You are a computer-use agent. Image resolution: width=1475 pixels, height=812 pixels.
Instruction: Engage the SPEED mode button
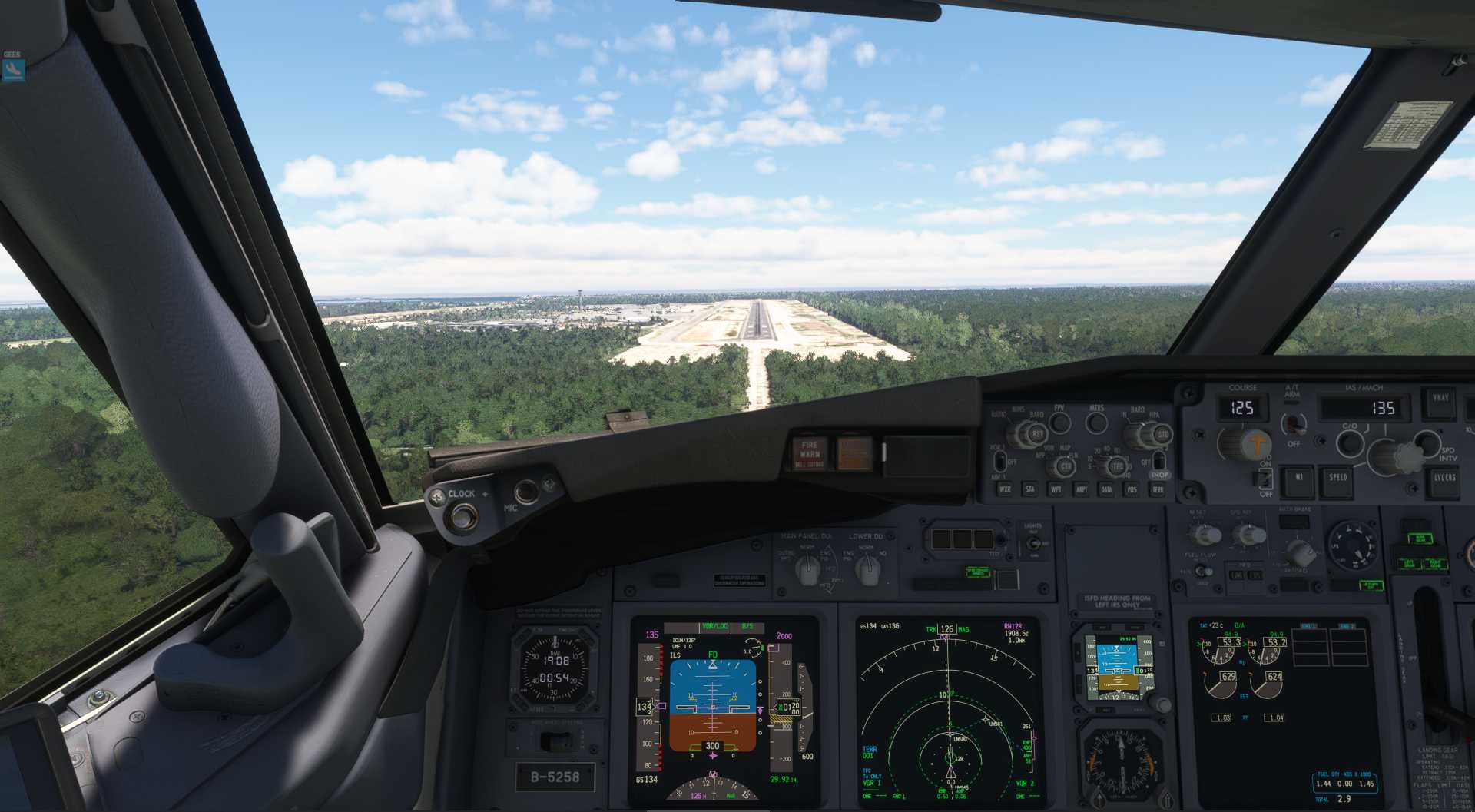[1337, 478]
